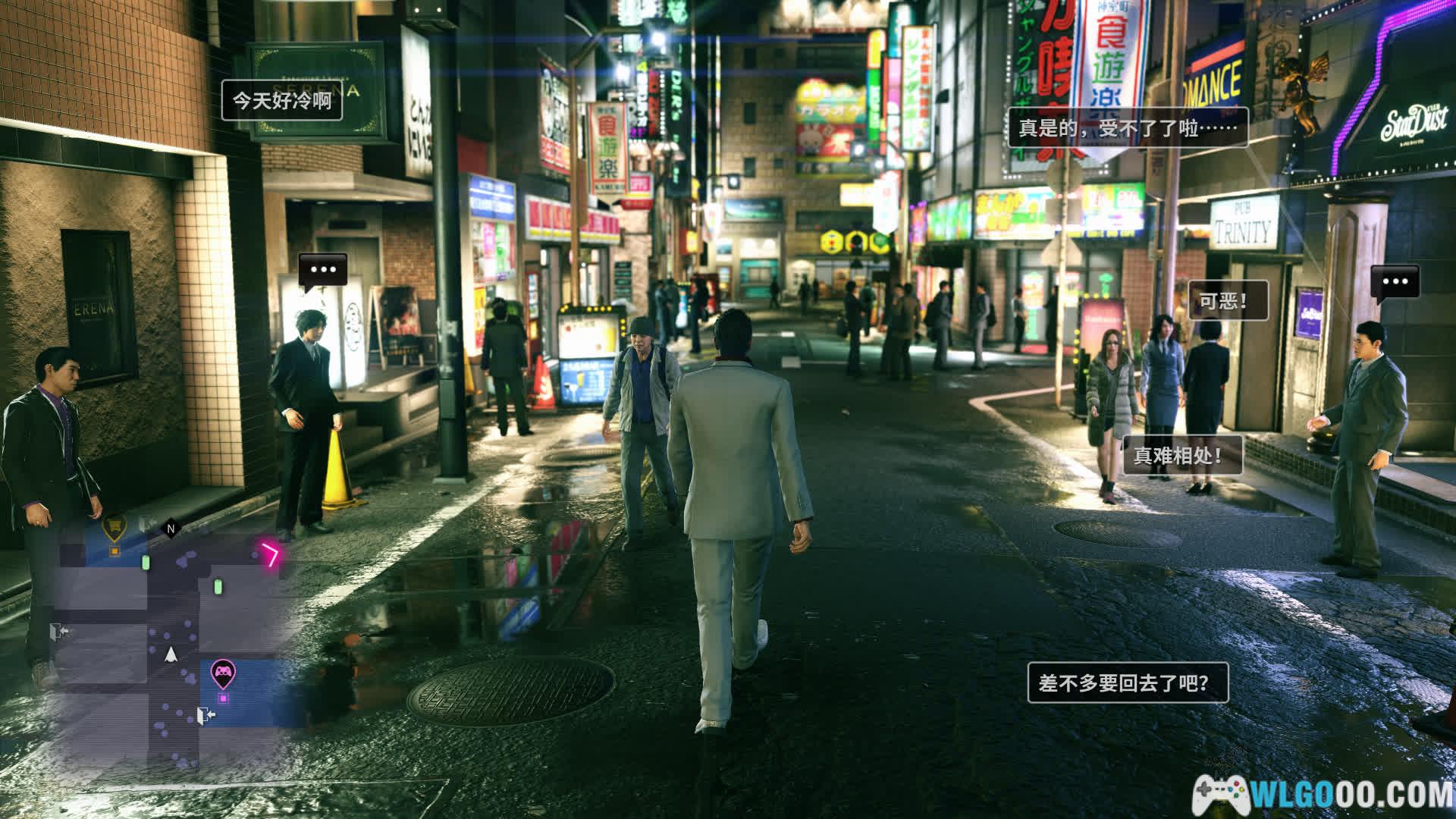The height and width of the screenshot is (819, 1456).
Task: Click the north compass indicator on minimap
Action: pos(171,529)
